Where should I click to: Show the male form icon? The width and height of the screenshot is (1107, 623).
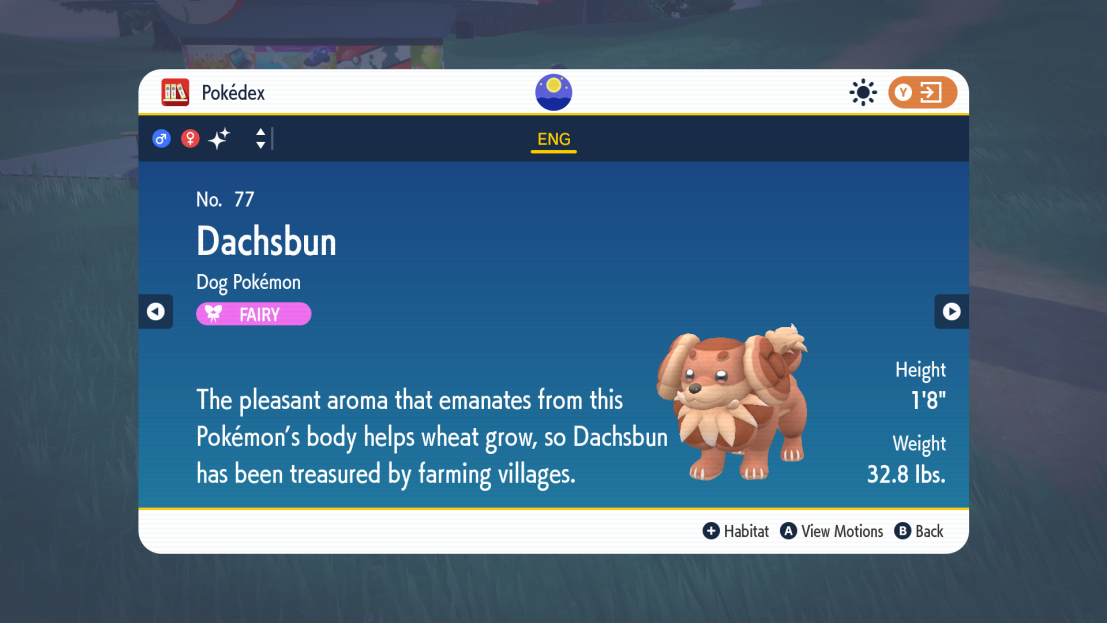[161, 139]
